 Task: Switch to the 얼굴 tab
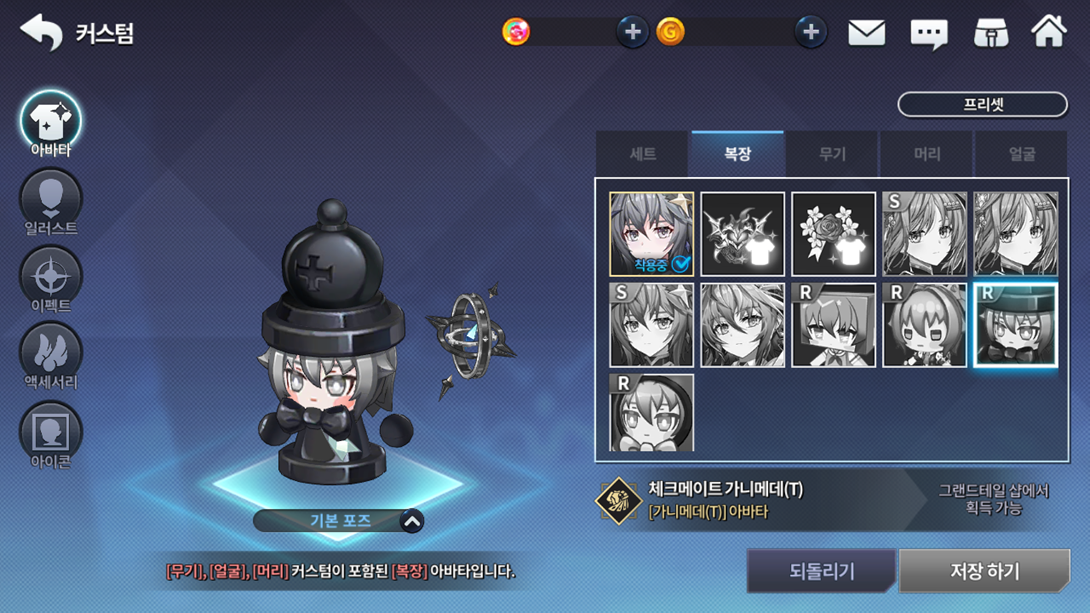click(x=1021, y=154)
